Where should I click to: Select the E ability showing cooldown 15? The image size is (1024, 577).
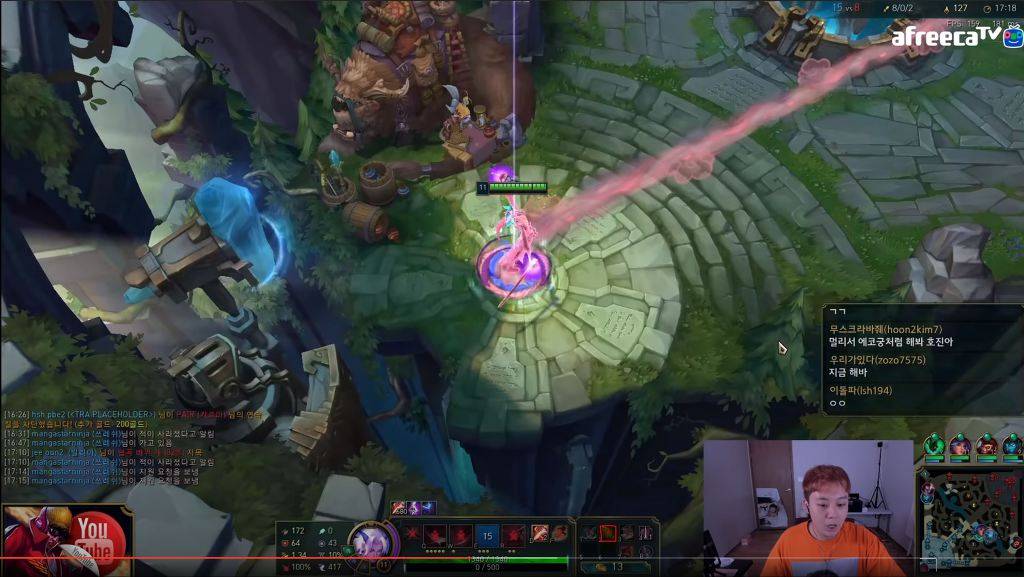pyautogui.click(x=487, y=535)
